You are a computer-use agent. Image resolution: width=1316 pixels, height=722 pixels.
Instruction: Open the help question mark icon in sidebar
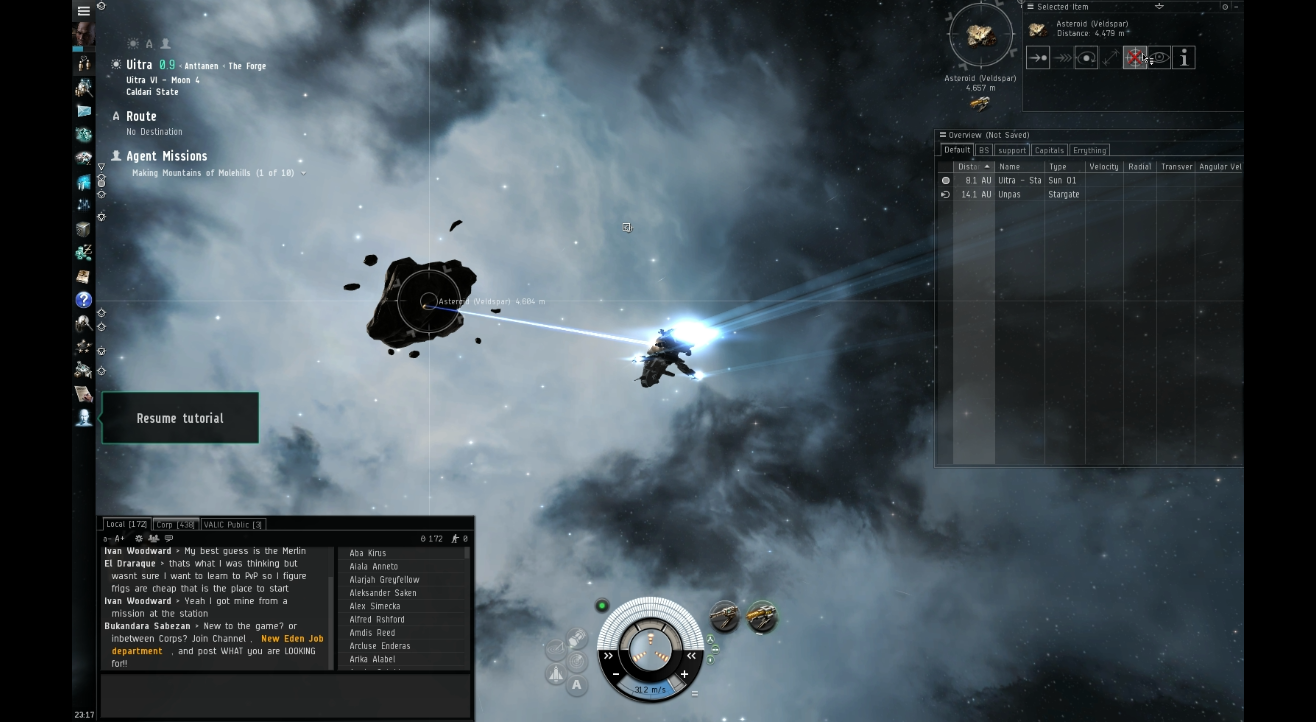tap(84, 300)
